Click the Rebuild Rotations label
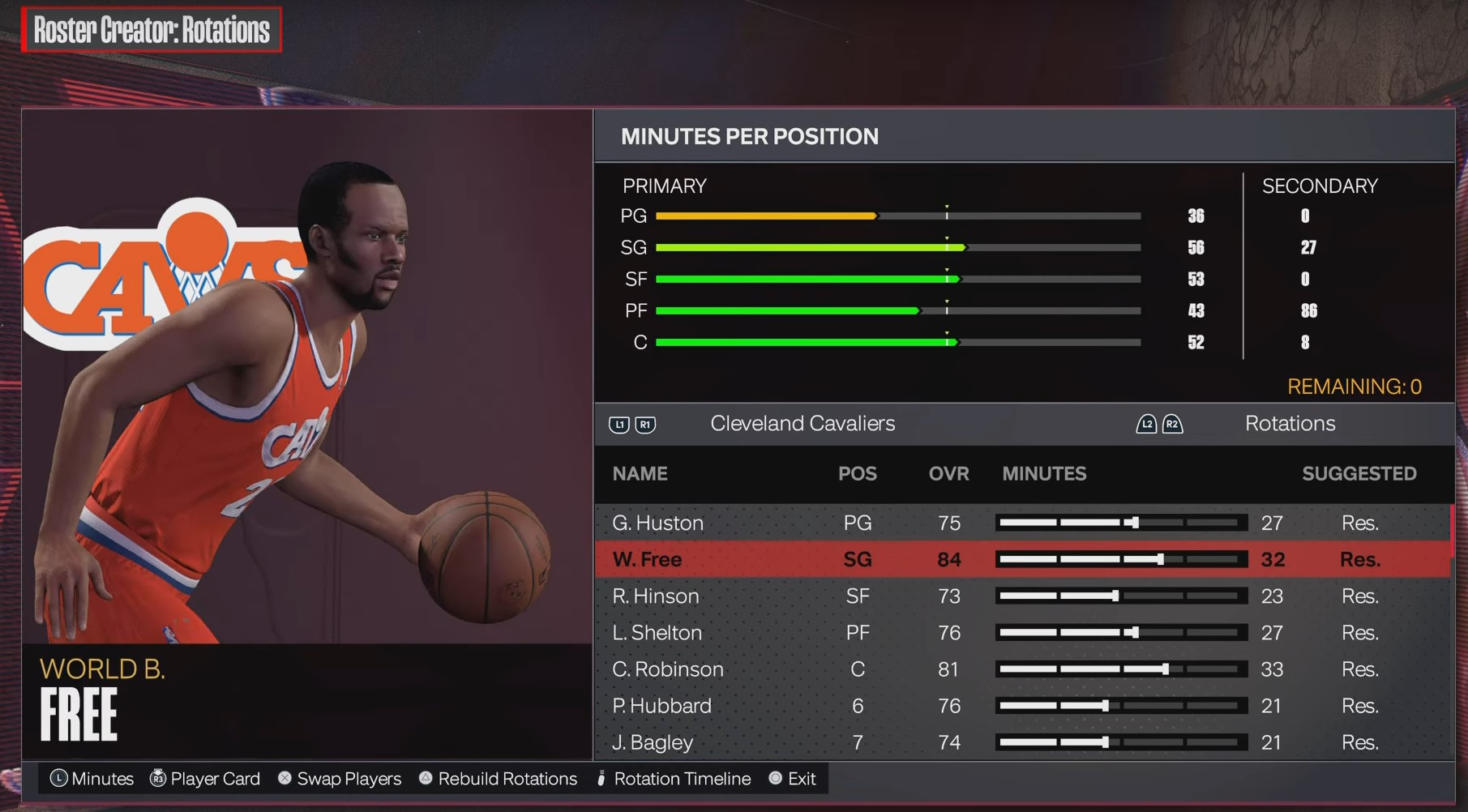1468x812 pixels. click(507, 778)
